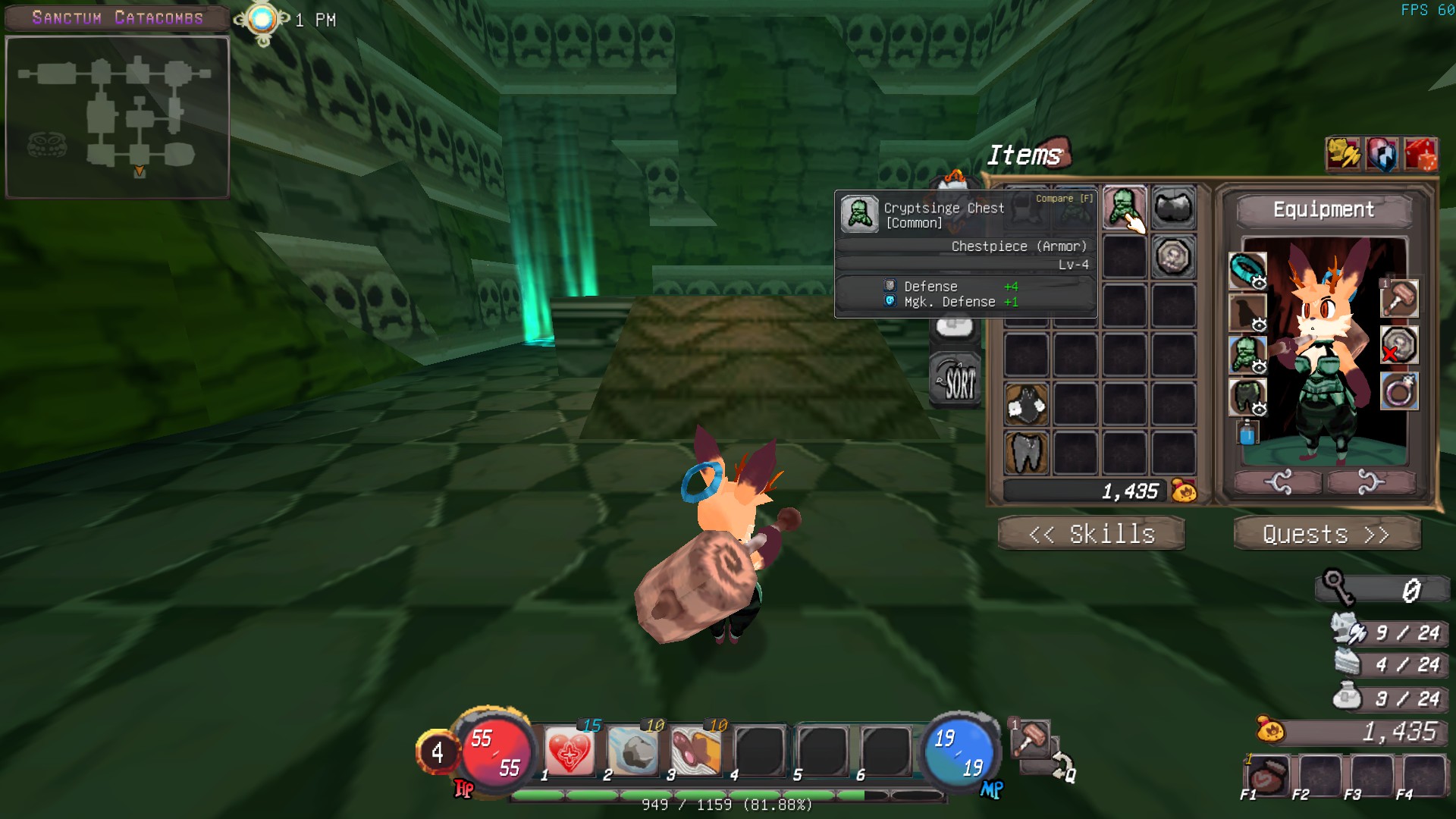Image resolution: width=1456 pixels, height=819 pixels.
Task: Go to the Quests page
Action: point(1326,534)
